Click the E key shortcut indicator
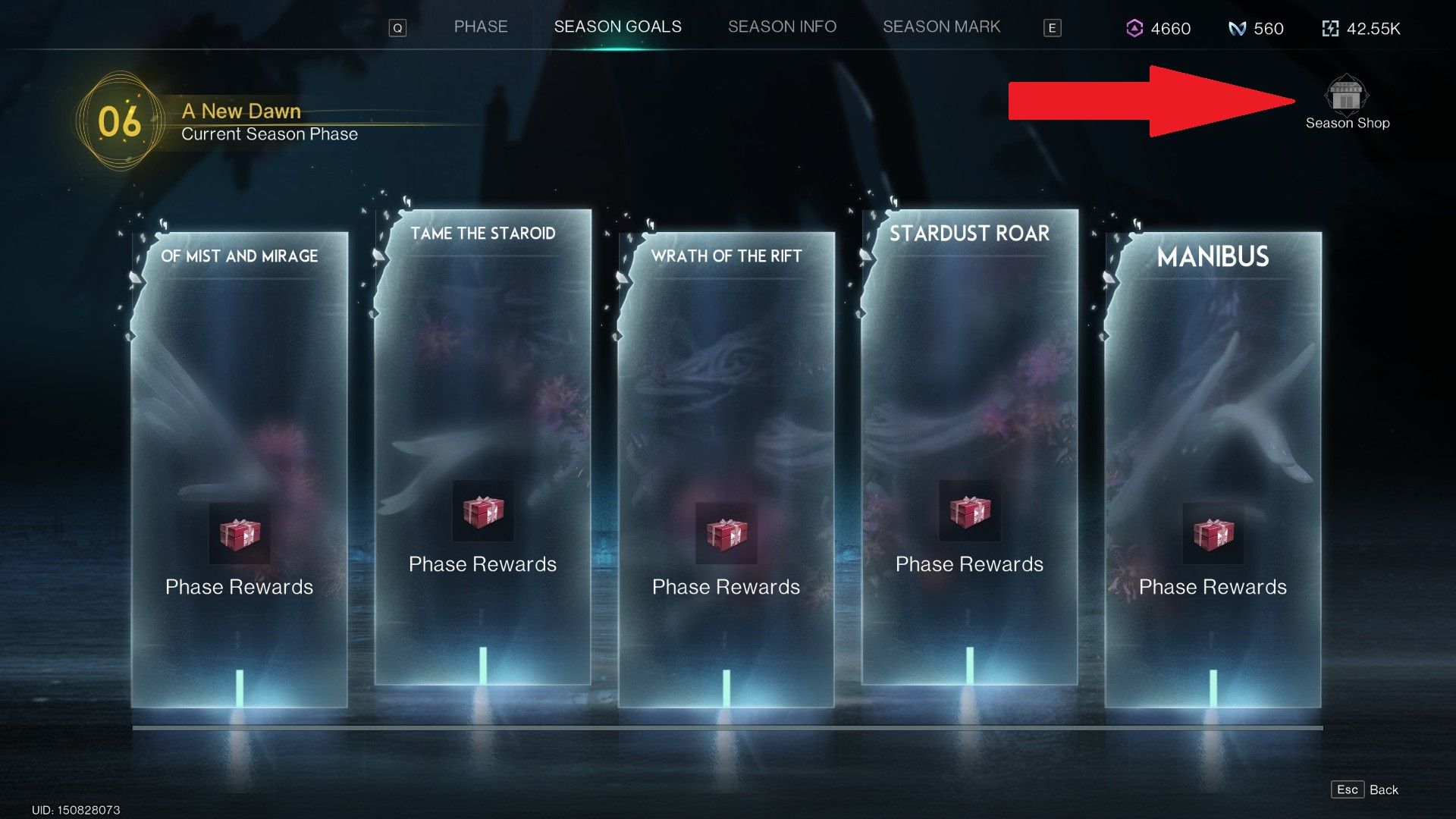The height and width of the screenshot is (819, 1456). click(1053, 27)
